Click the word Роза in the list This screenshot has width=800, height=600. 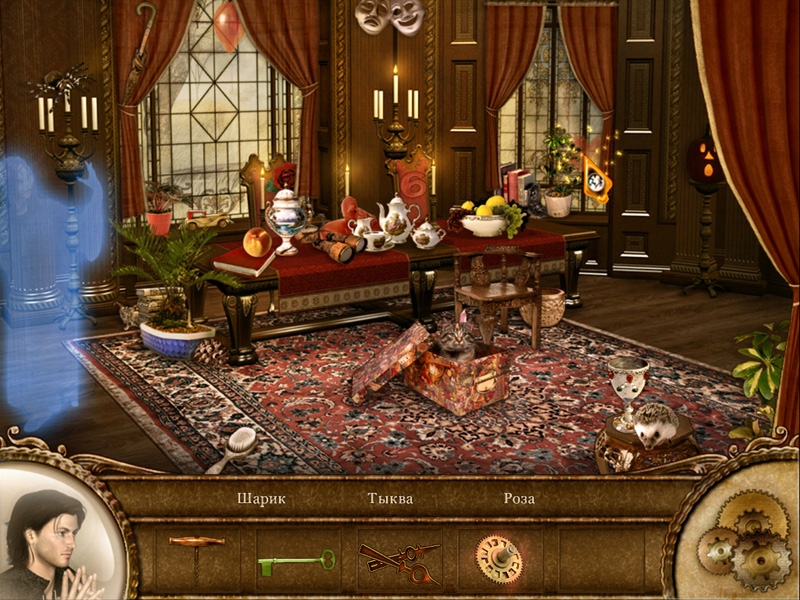tap(519, 498)
